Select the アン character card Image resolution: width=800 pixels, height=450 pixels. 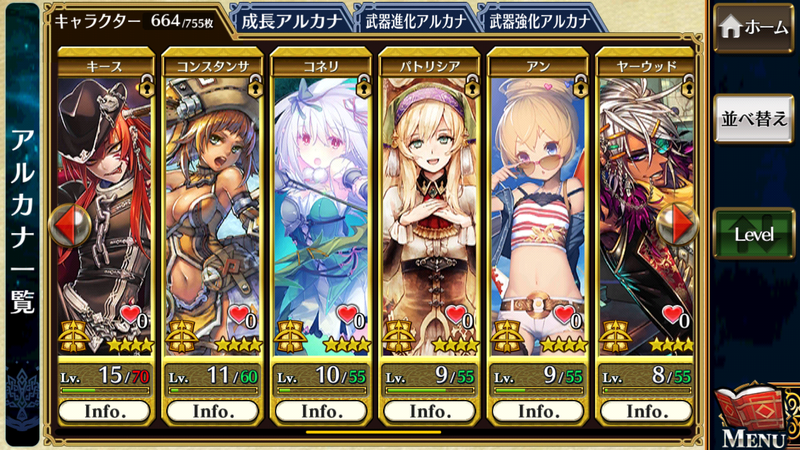tap(536, 210)
